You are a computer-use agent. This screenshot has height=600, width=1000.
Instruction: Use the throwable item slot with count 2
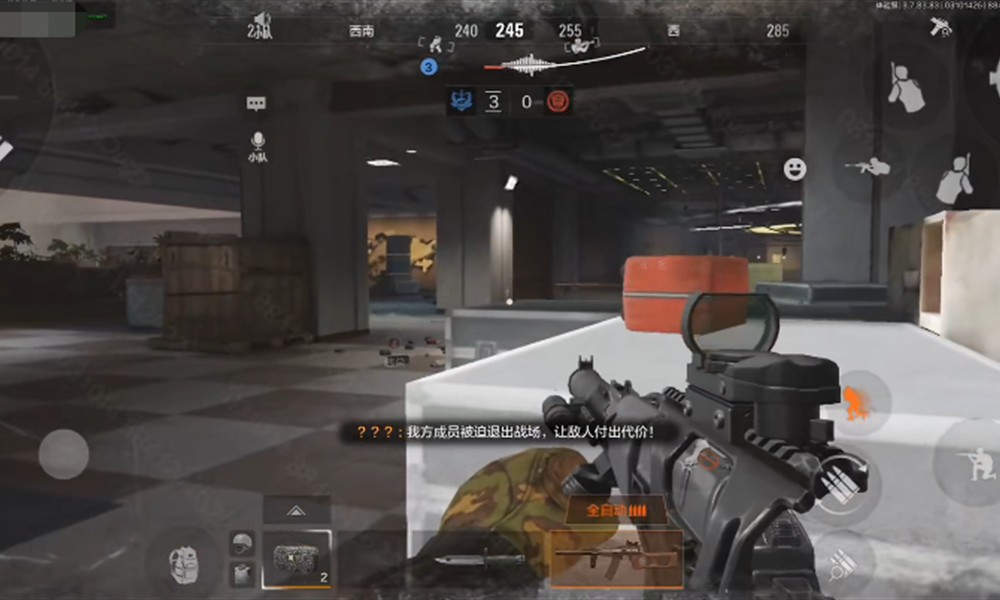(296, 559)
